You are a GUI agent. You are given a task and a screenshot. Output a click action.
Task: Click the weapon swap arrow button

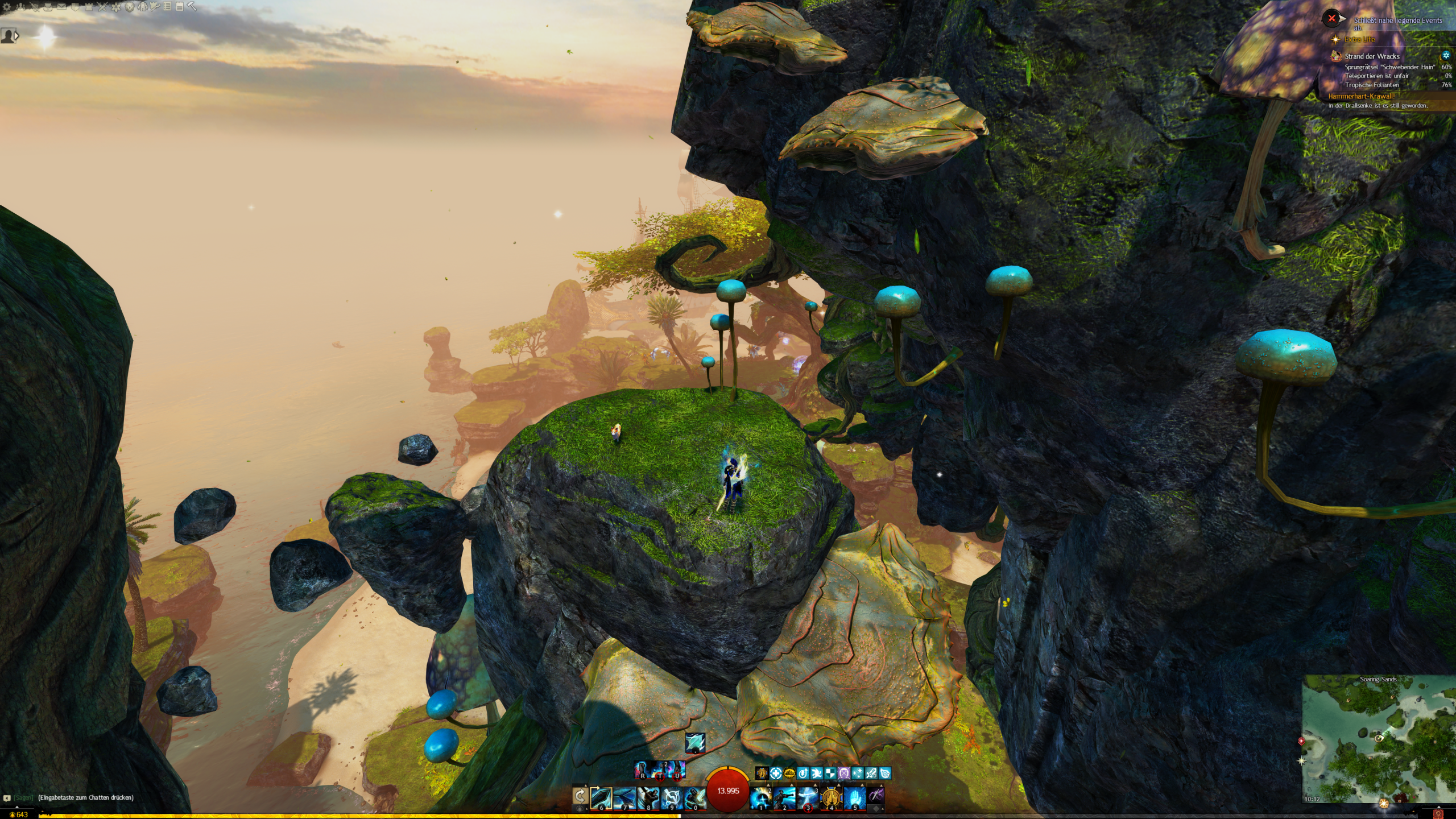[580, 795]
